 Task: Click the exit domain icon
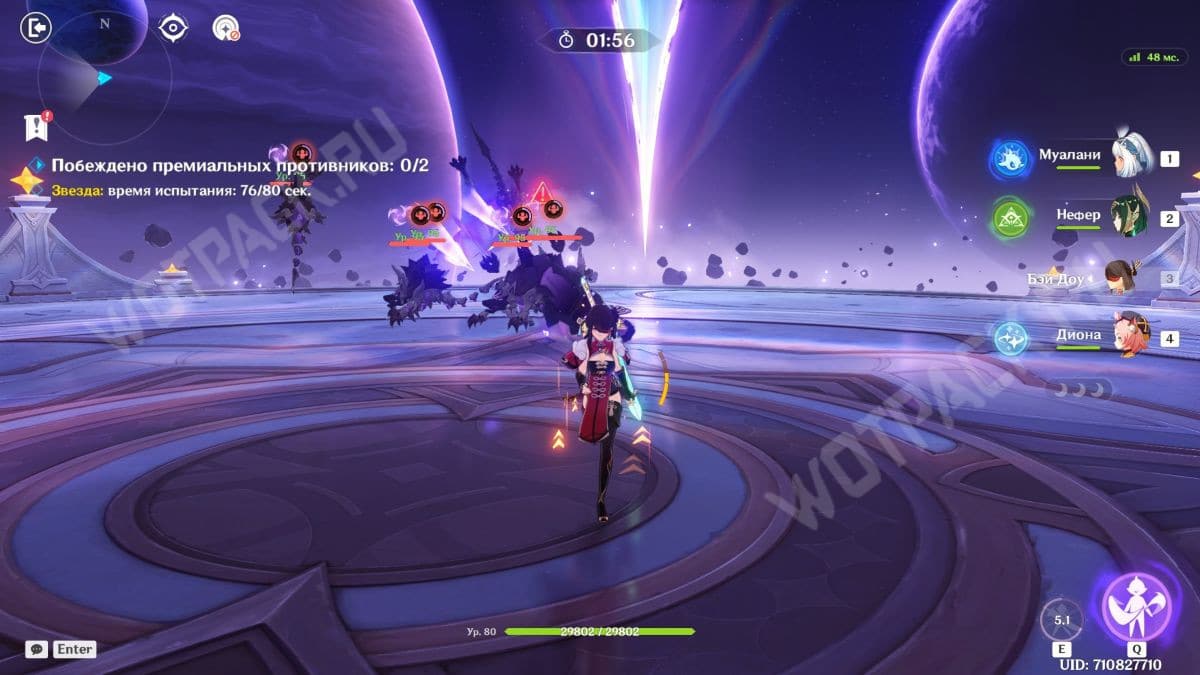35,28
